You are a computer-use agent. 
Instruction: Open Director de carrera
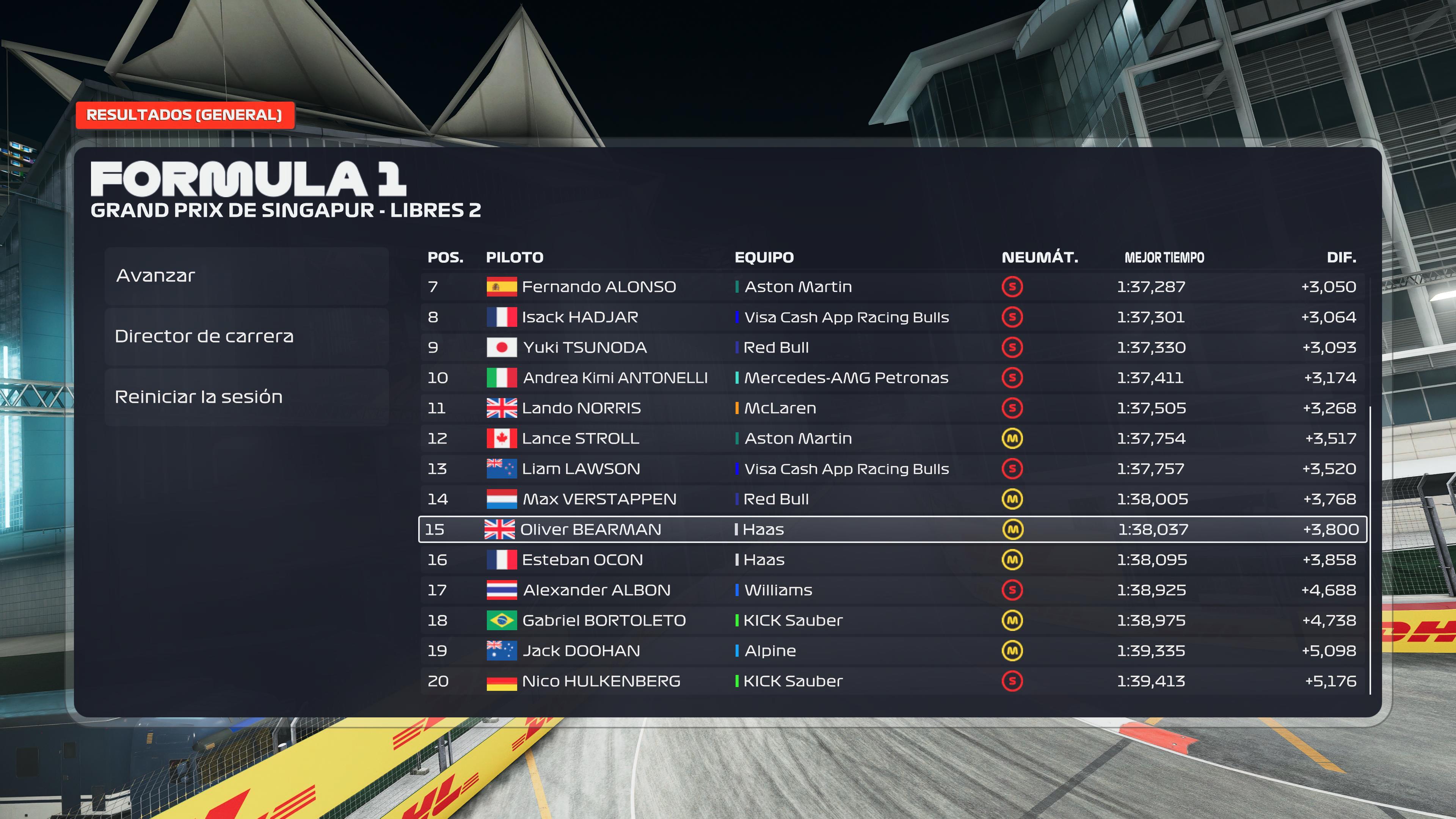tap(246, 336)
